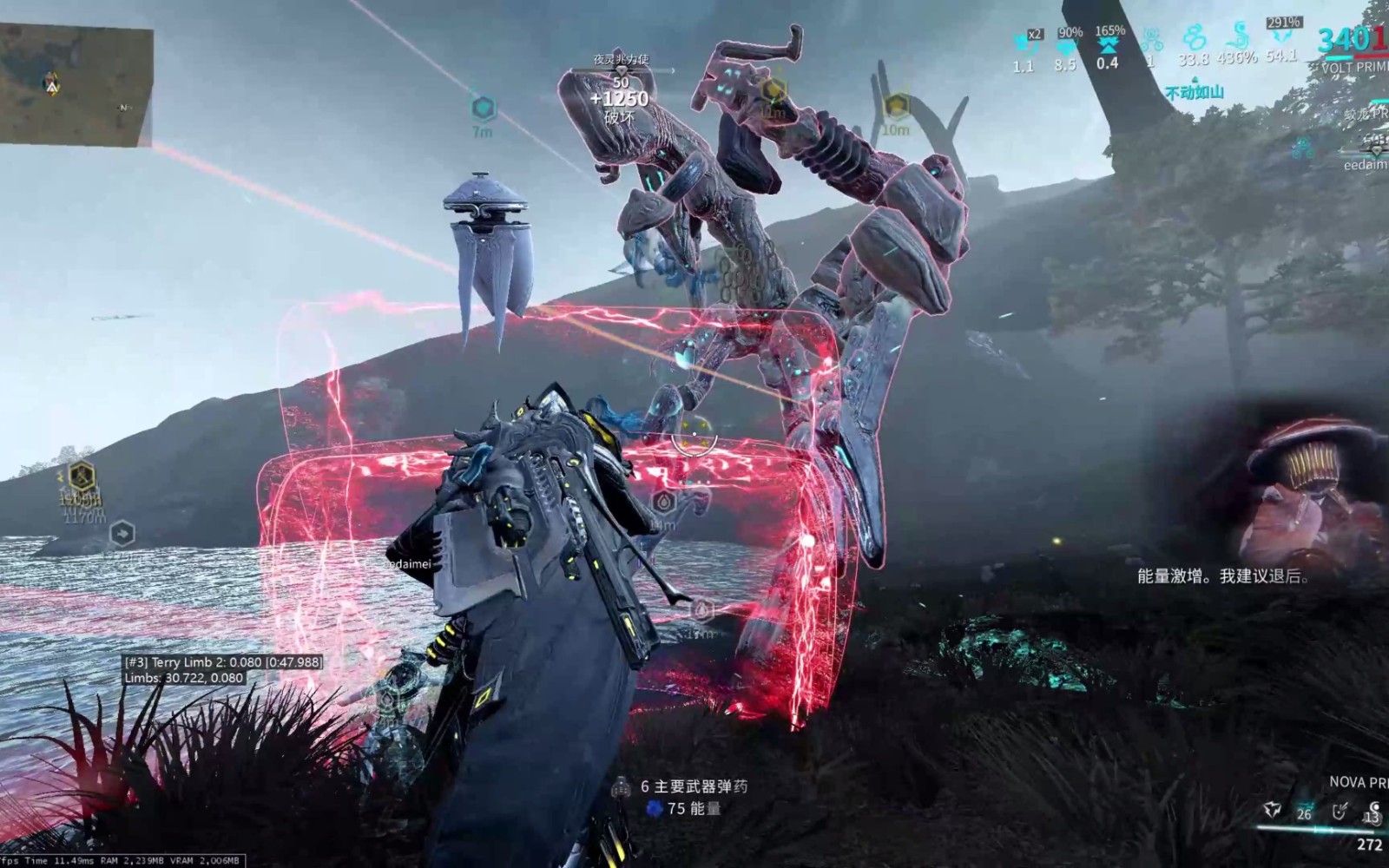This screenshot has width=1389, height=868.
Task: Check the buff icon showing 33.8
Action: tap(1195, 38)
